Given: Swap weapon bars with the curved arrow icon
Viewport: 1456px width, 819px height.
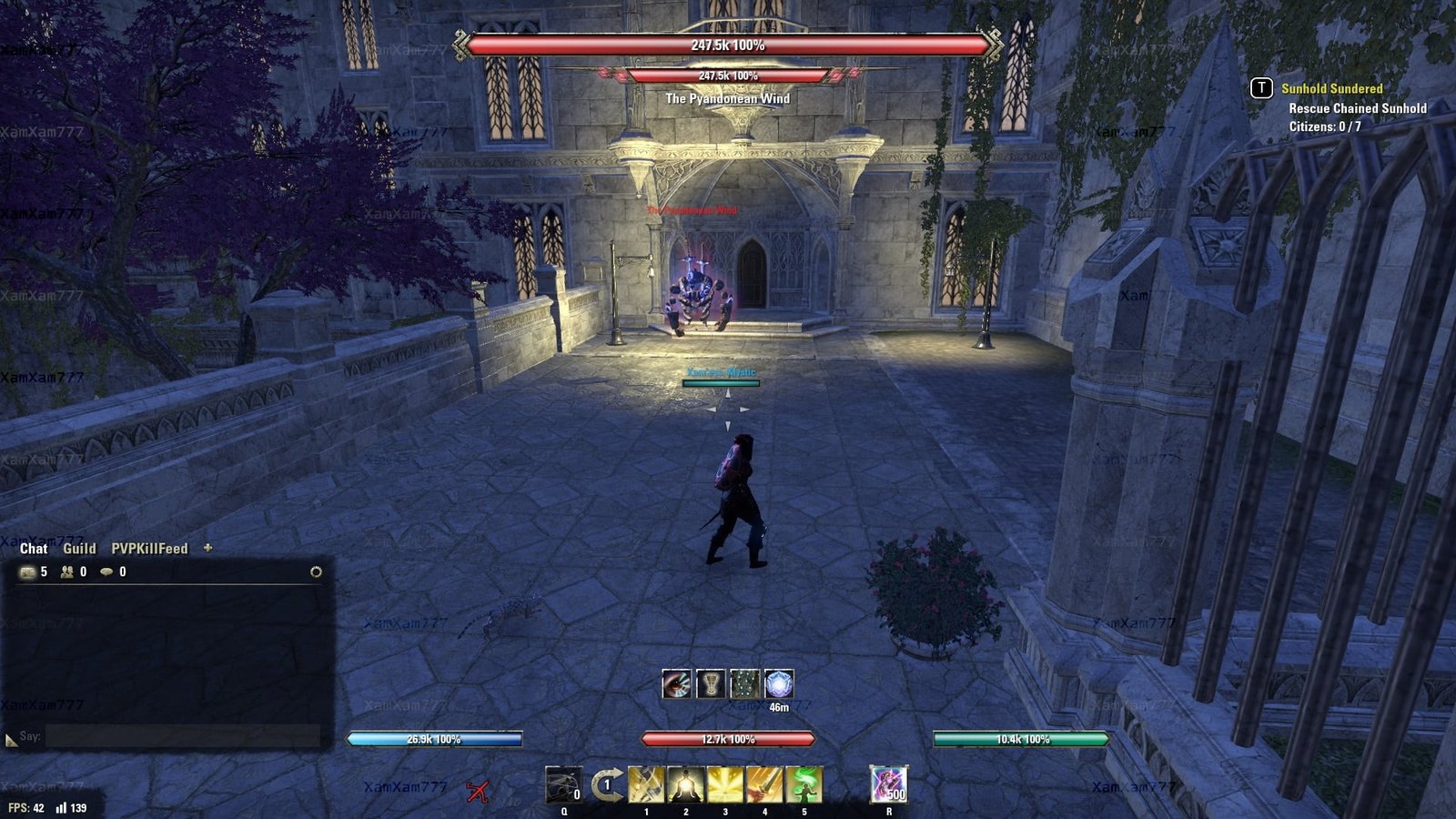Looking at the screenshot, I should tap(606, 784).
